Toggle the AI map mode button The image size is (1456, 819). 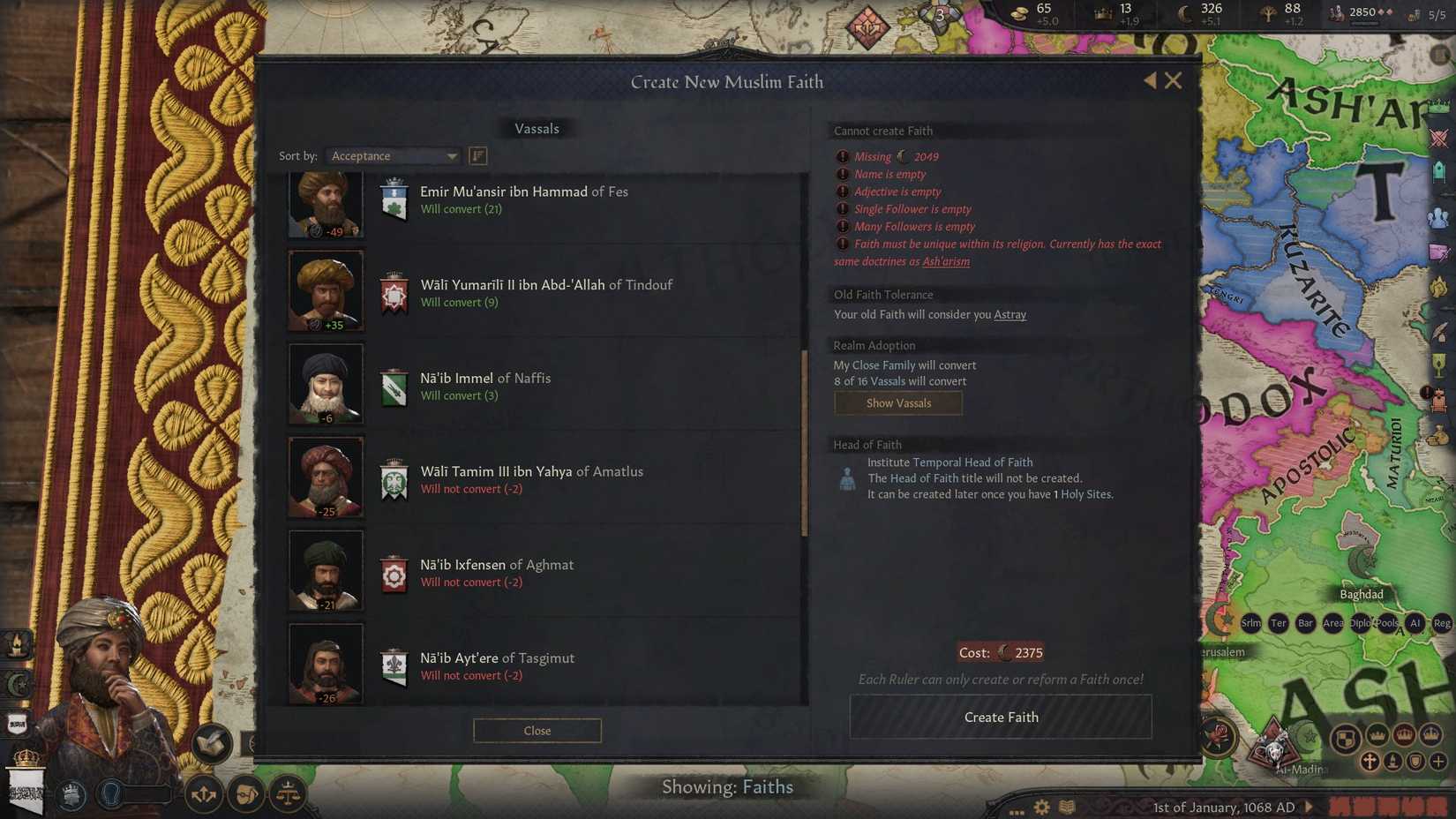tap(1415, 623)
